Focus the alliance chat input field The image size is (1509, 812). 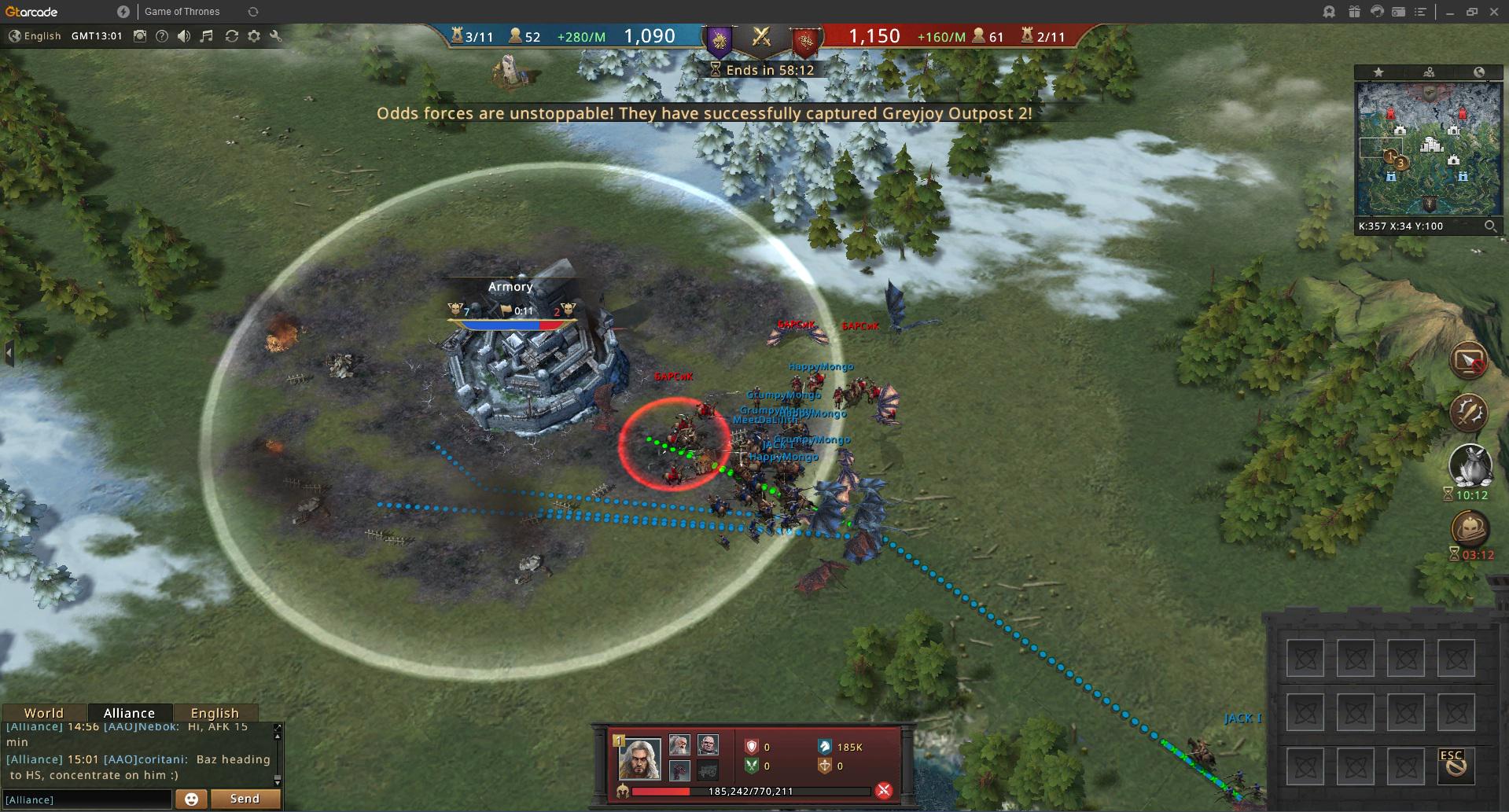(86, 799)
